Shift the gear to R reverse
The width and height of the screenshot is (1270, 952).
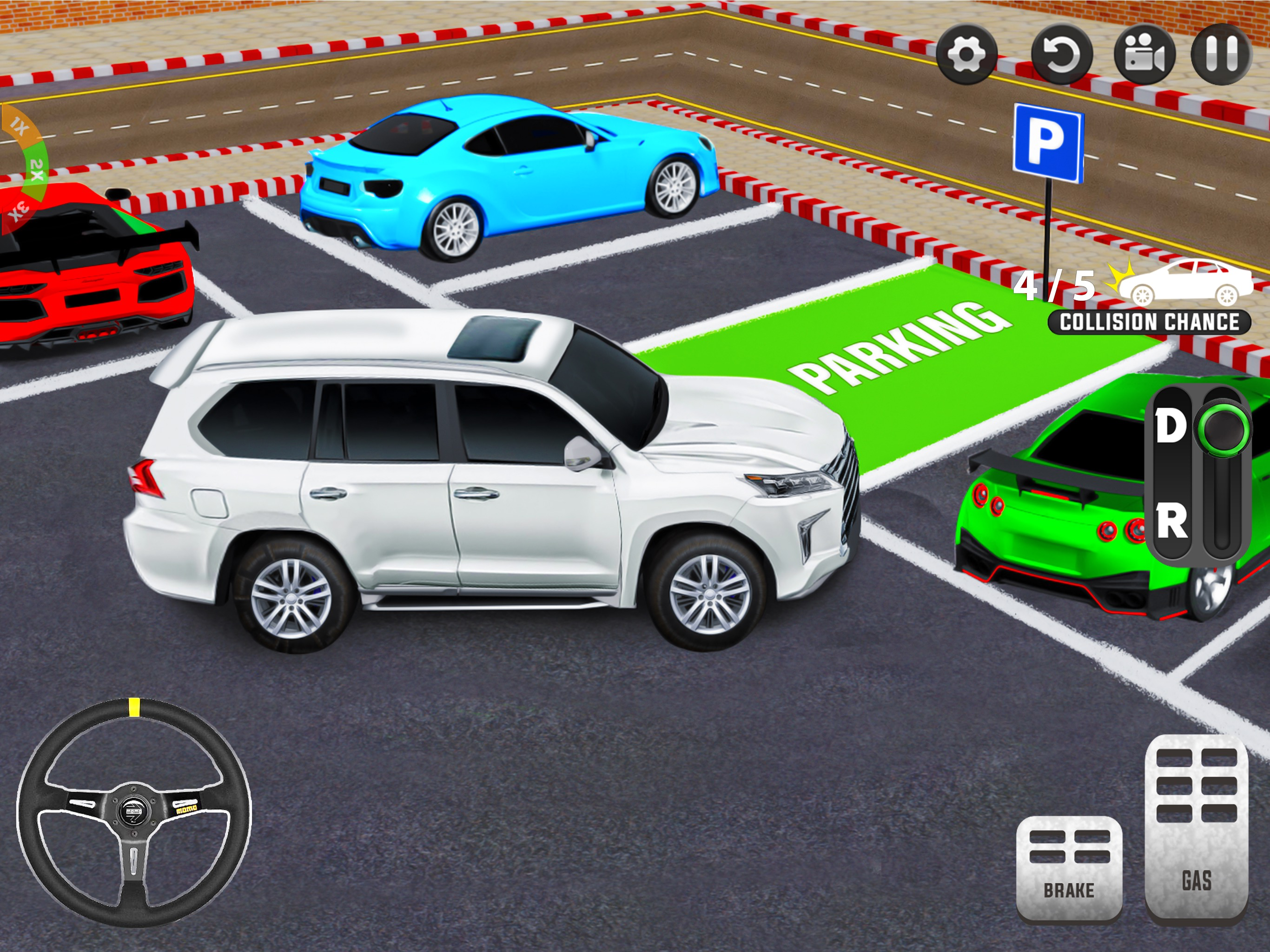1171,522
